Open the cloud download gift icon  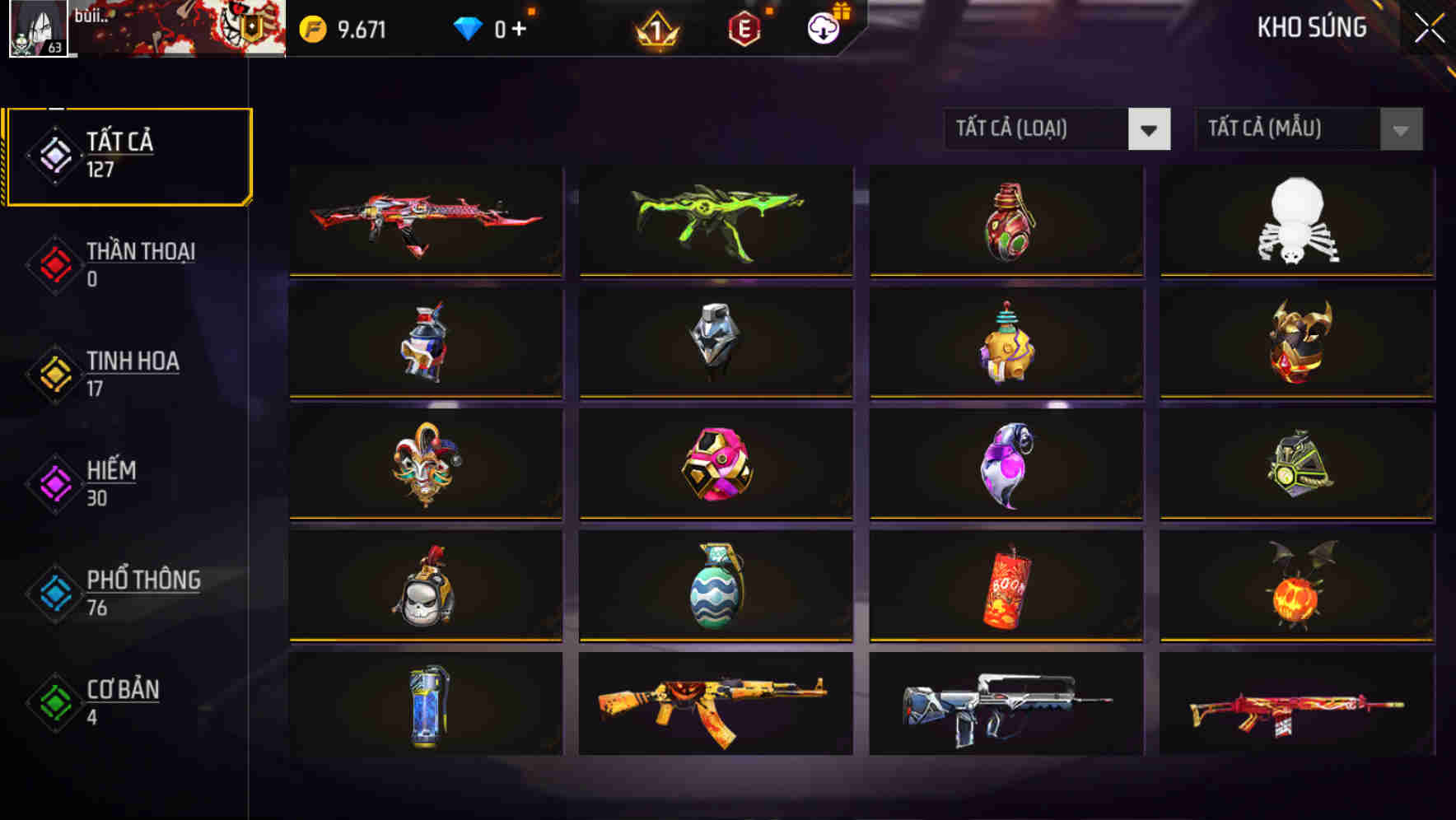[822, 26]
